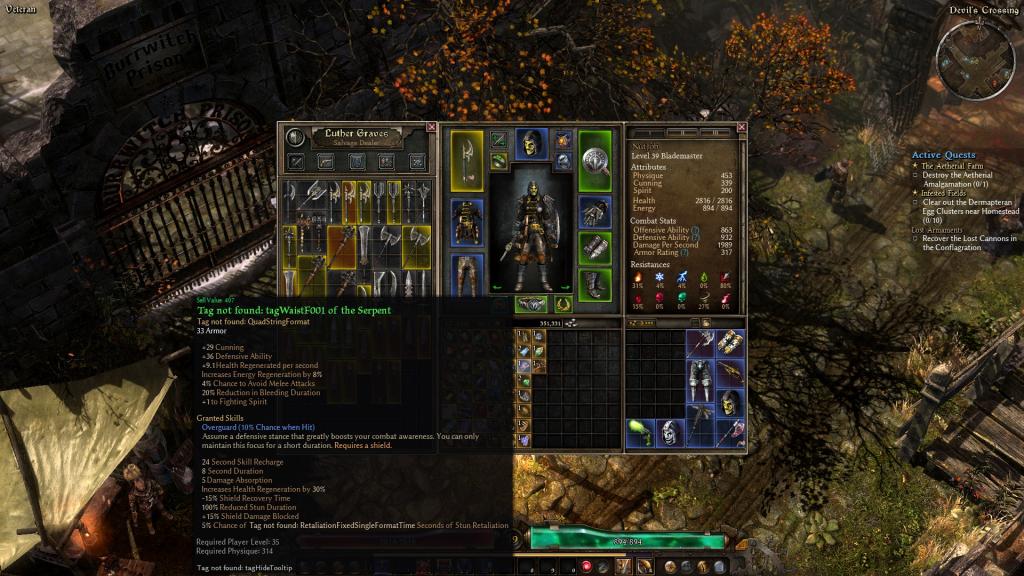Select the equipped round shield slot

click(595, 160)
